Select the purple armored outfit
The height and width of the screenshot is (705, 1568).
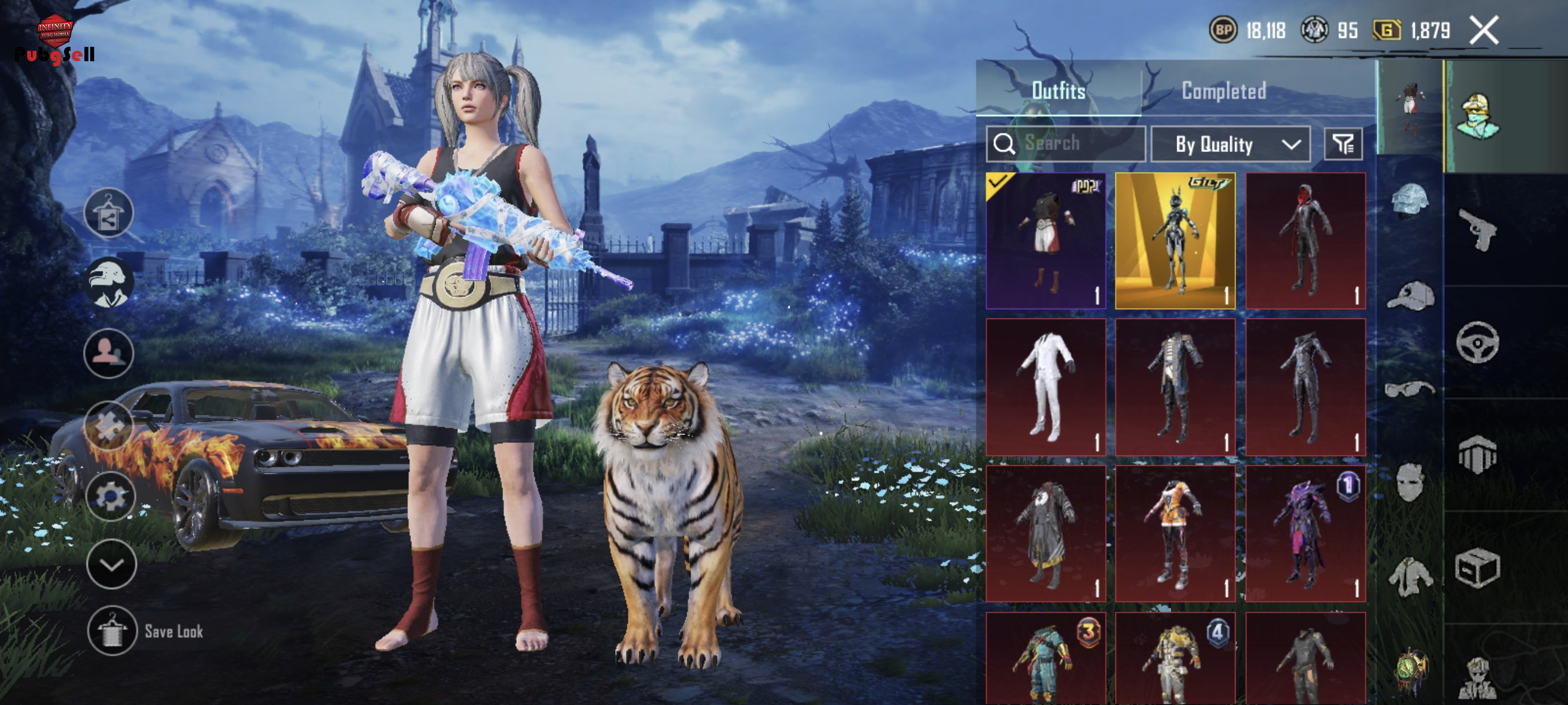coord(1305,533)
